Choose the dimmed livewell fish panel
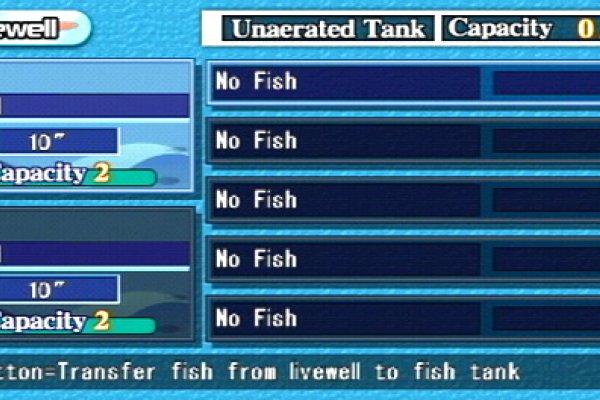Viewport: 600px width, 400px height. point(95,272)
